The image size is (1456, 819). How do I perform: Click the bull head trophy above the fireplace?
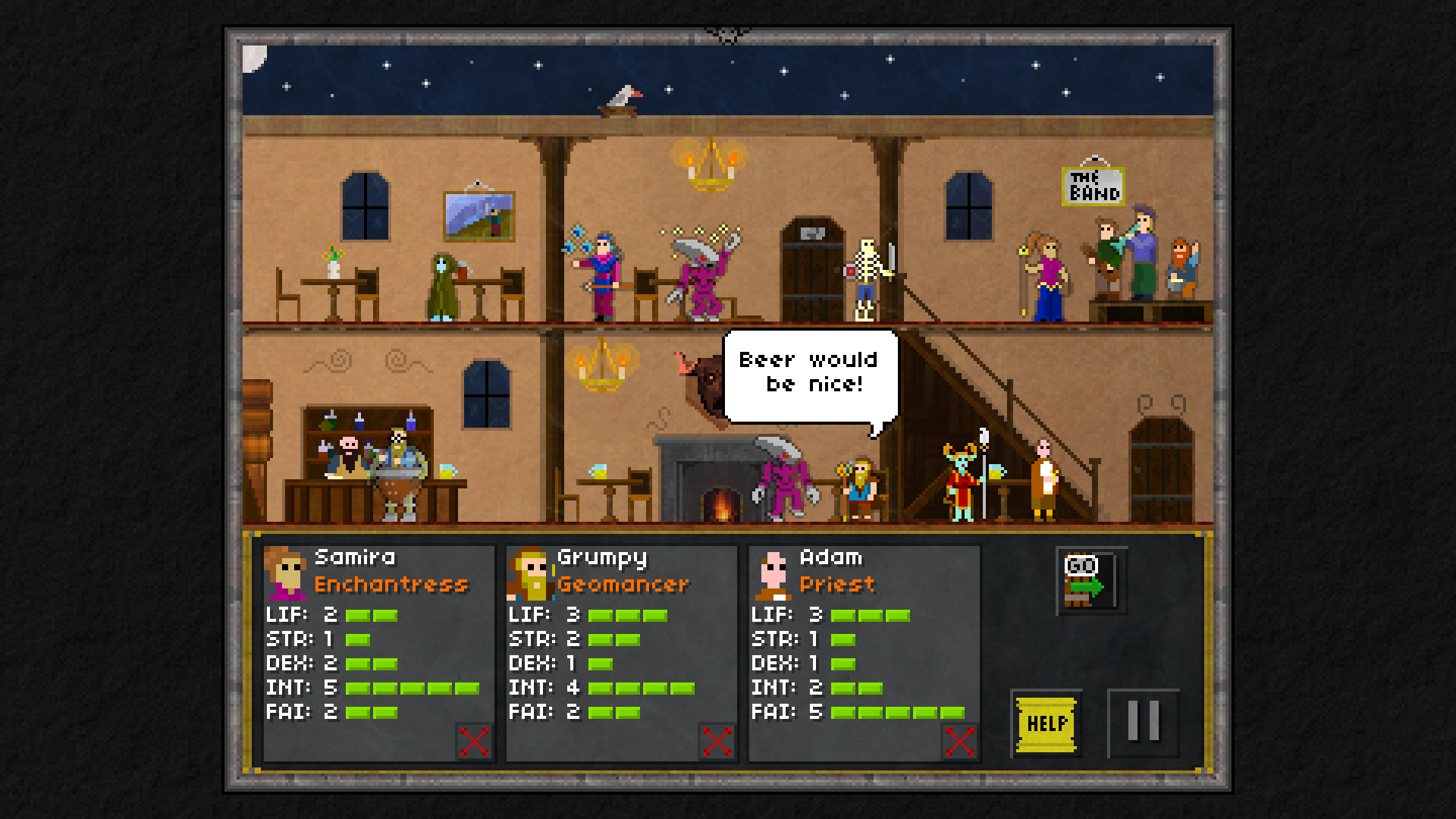coord(701,379)
